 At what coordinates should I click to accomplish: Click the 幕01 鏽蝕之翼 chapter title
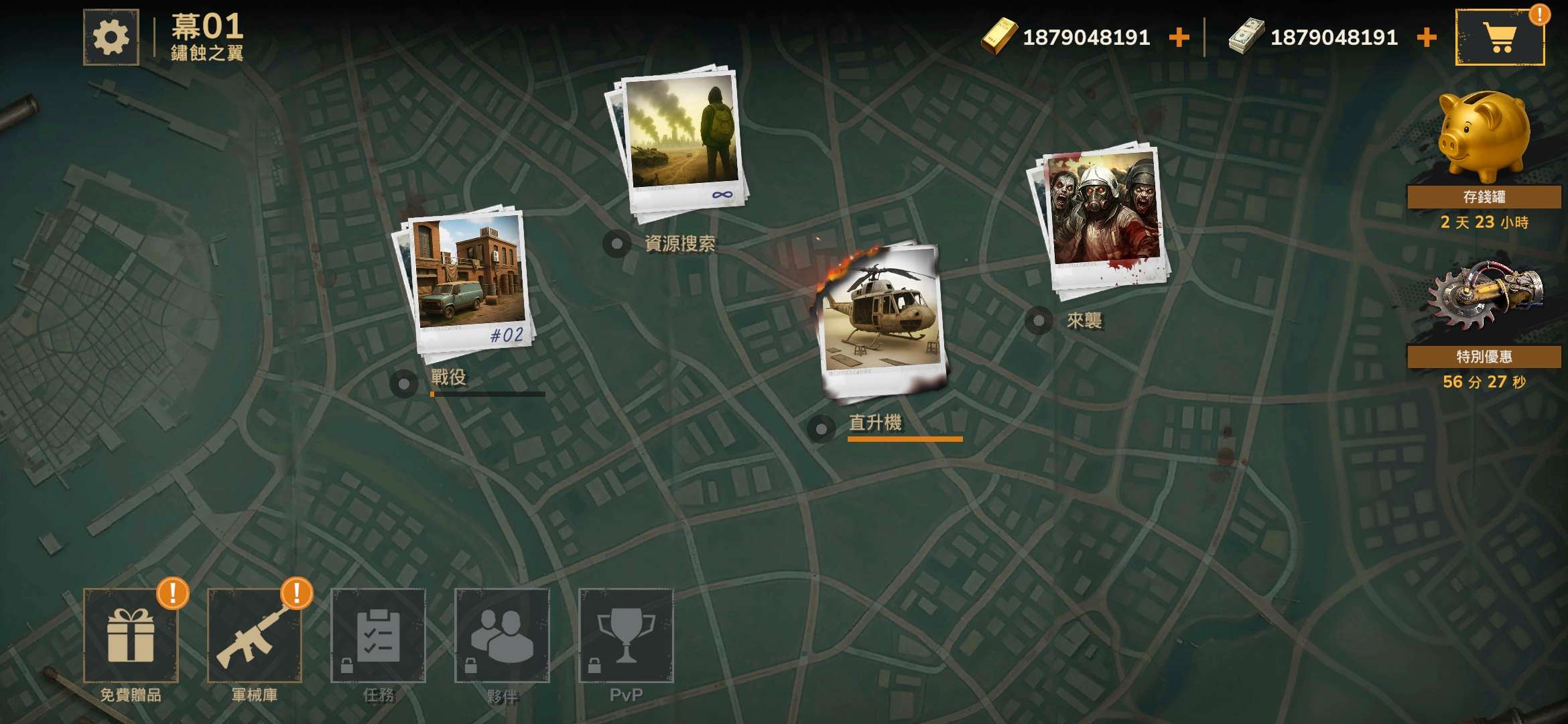pyautogui.click(x=208, y=37)
